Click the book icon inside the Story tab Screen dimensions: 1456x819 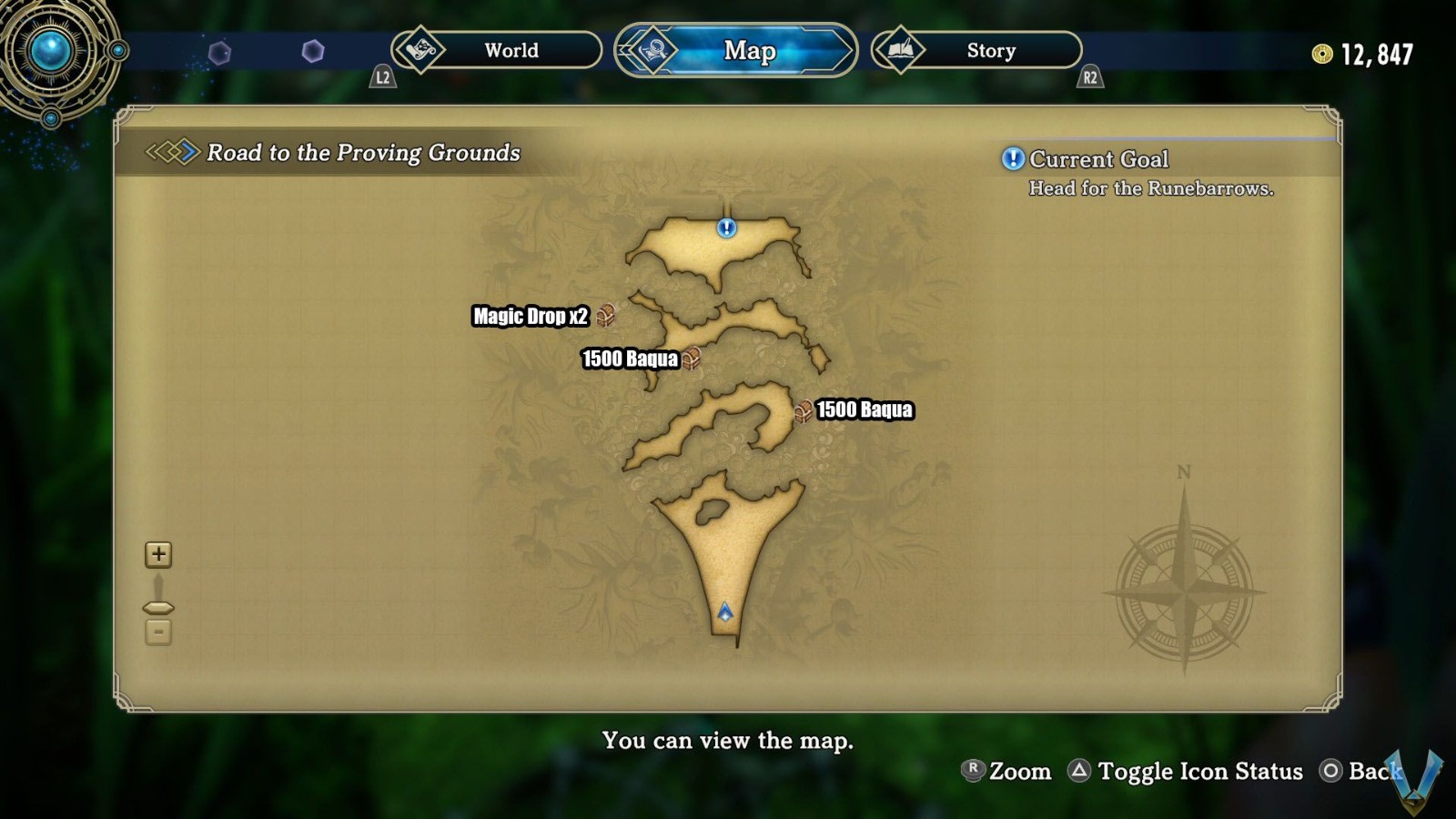tap(899, 51)
